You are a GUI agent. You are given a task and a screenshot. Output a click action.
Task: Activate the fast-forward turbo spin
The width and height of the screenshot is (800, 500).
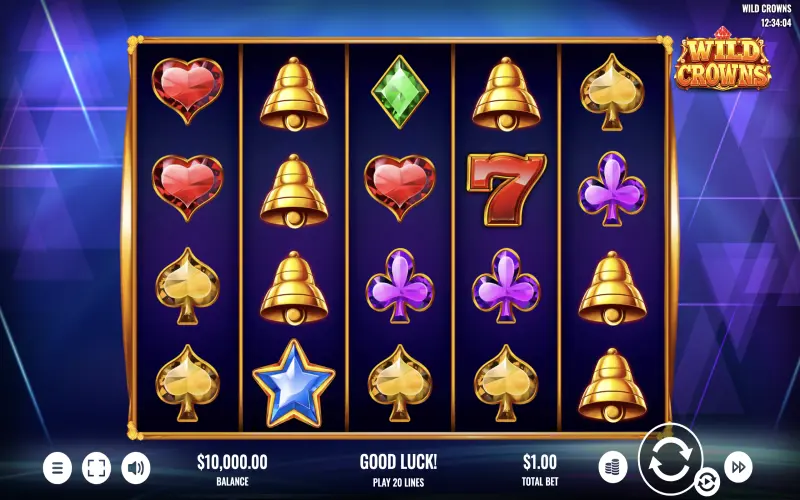pyautogui.click(x=738, y=466)
